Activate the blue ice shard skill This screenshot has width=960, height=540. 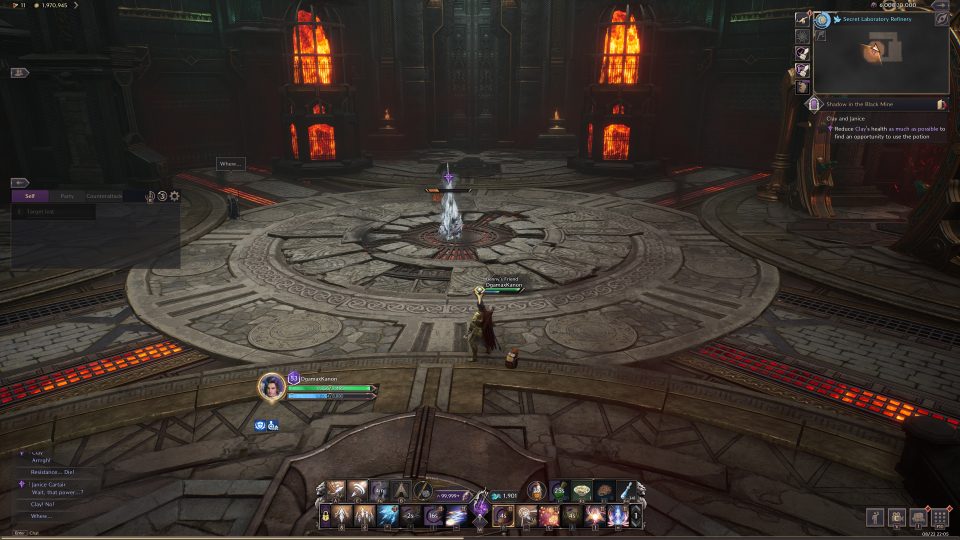point(389,515)
